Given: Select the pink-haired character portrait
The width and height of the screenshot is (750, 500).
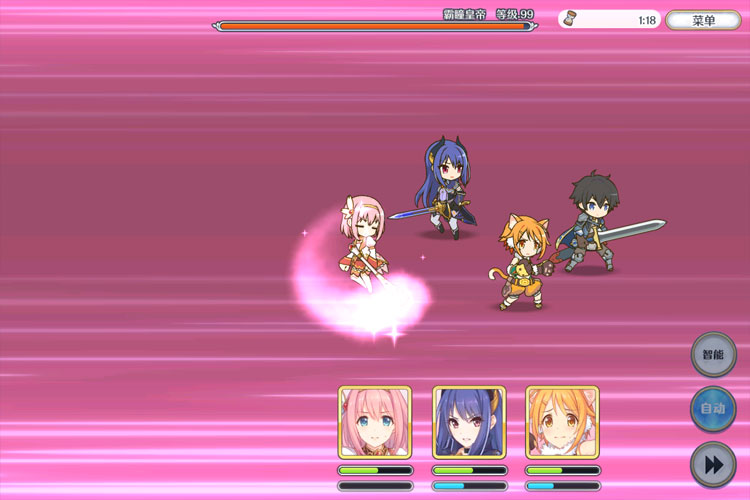Looking at the screenshot, I should 375,422.
